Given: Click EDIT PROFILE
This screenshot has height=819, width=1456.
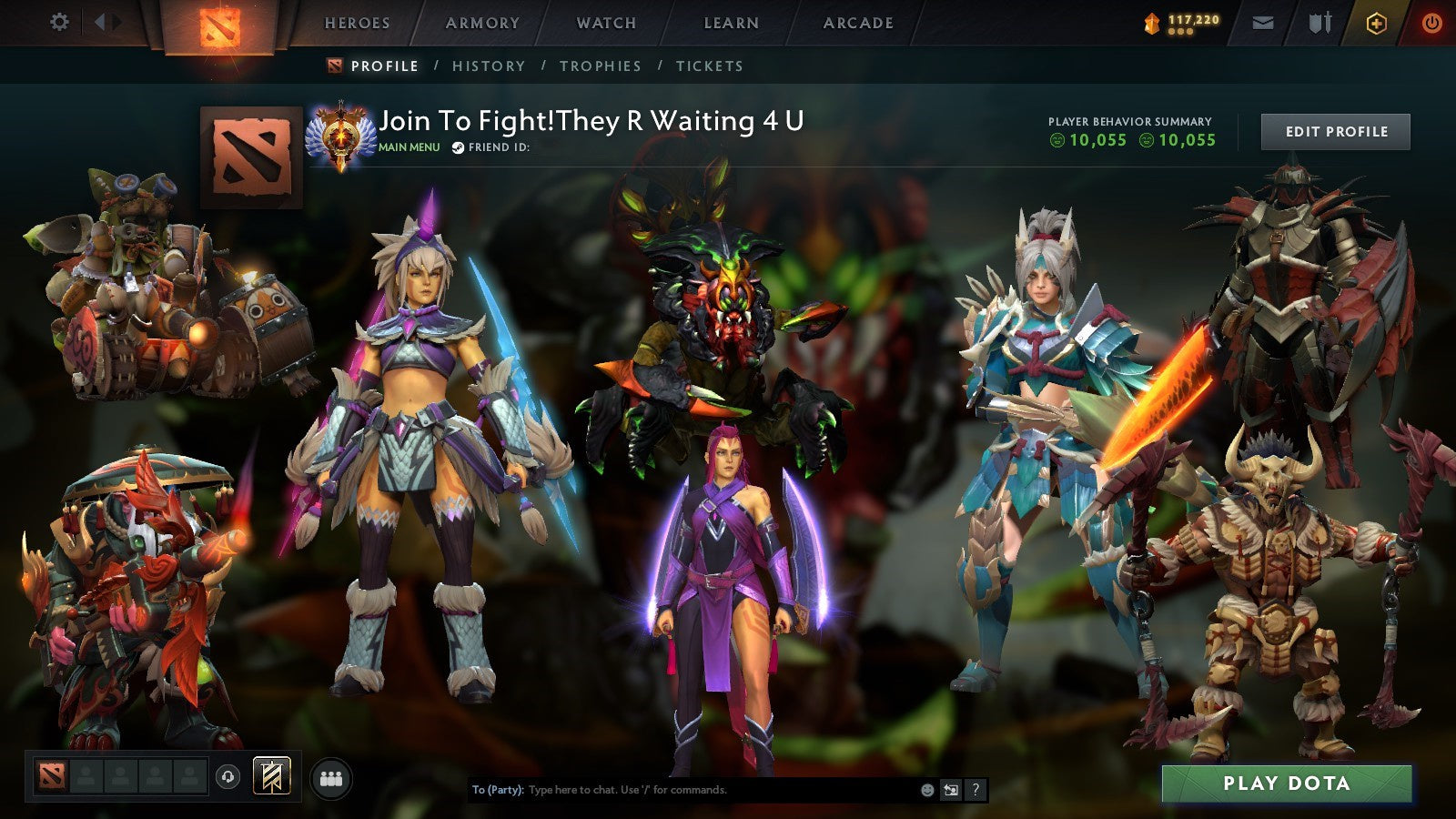Looking at the screenshot, I should 1334,132.
